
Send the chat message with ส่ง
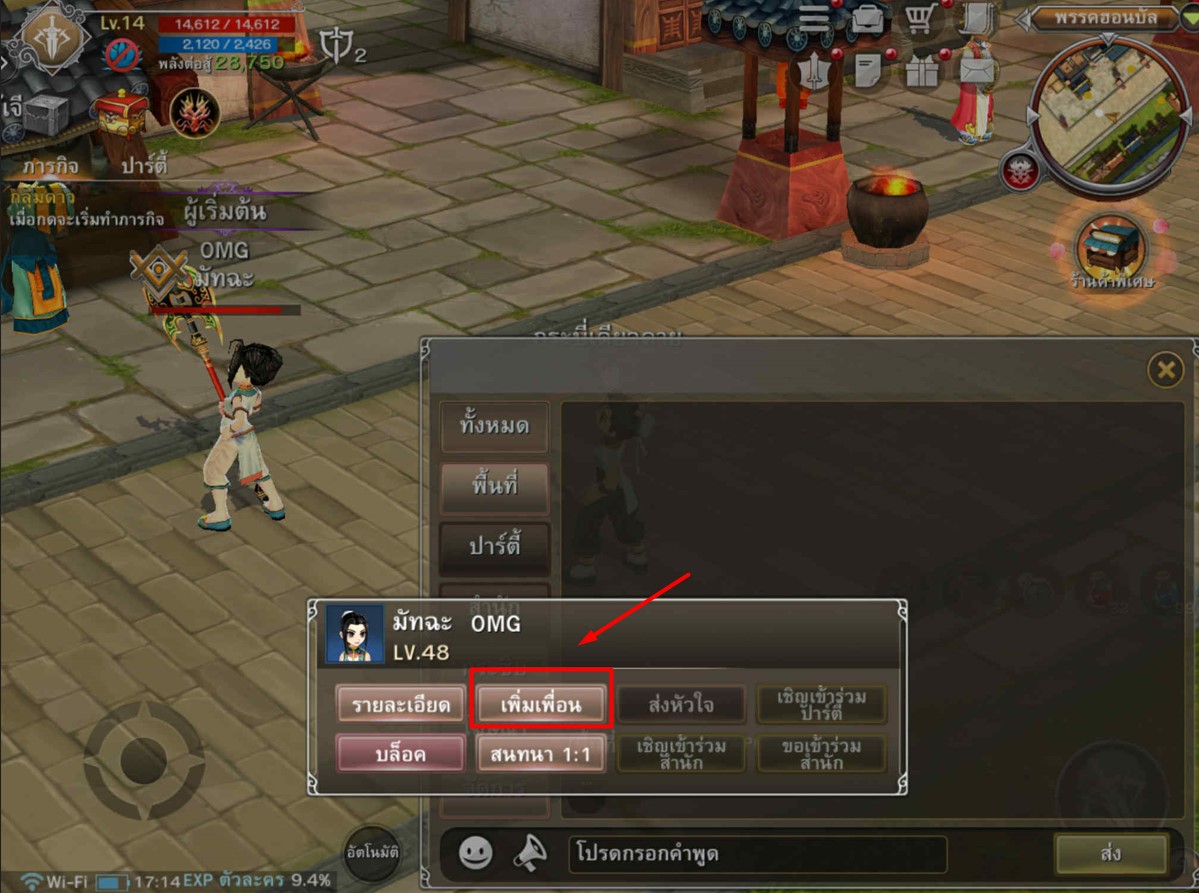[x=1110, y=853]
